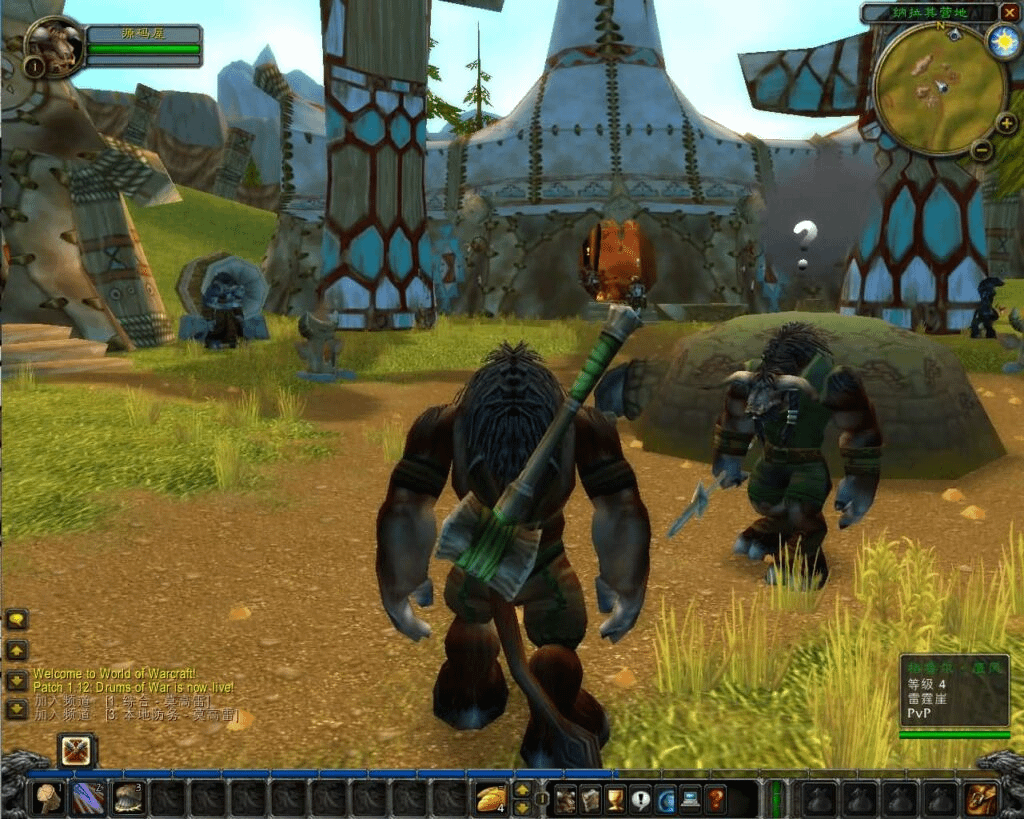This screenshot has width=1024, height=819.
Task: Use the second action bar ability
Action: [x=88, y=798]
